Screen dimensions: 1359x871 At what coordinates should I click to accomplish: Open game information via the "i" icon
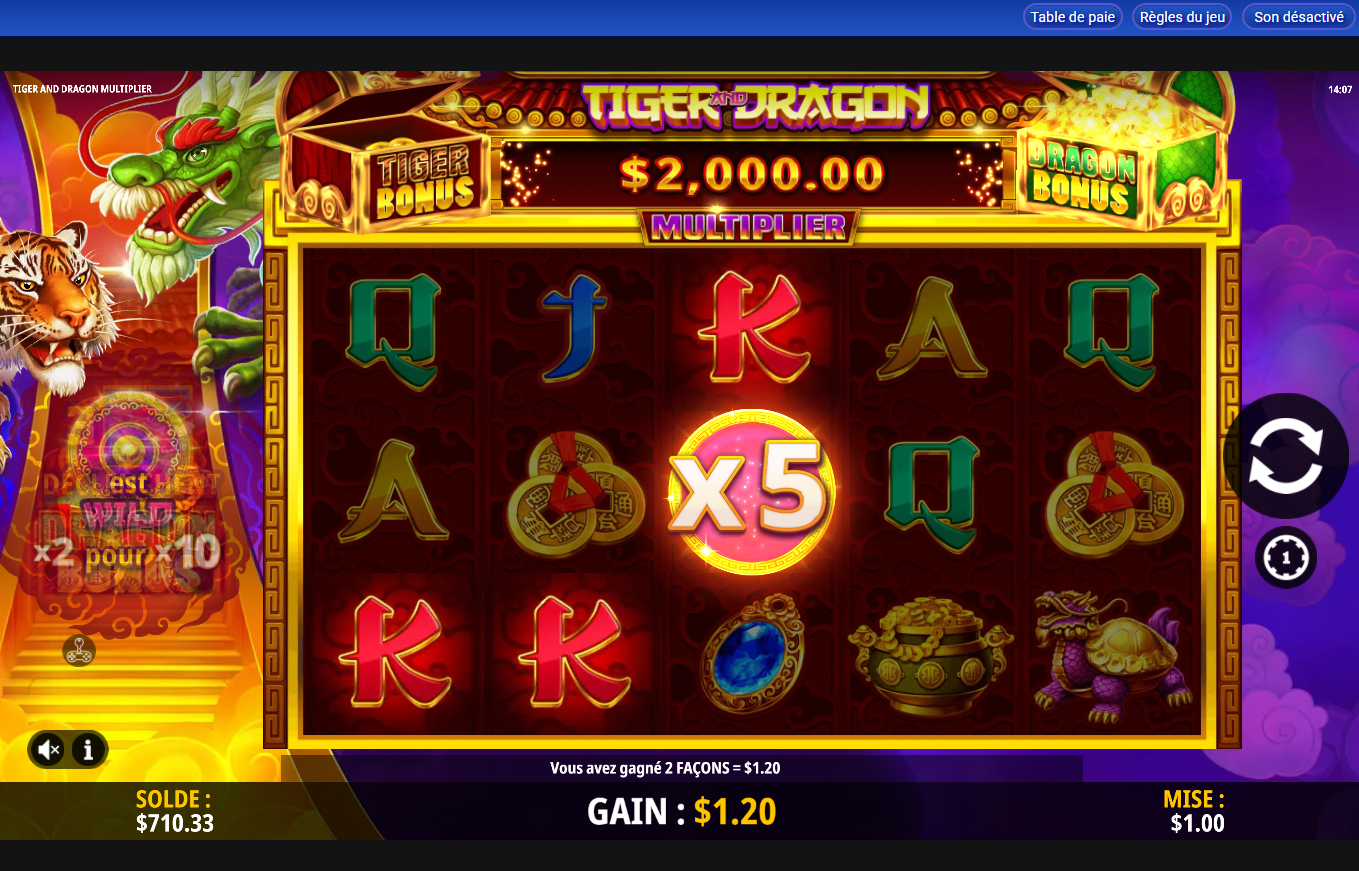pyautogui.click(x=88, y=749)
